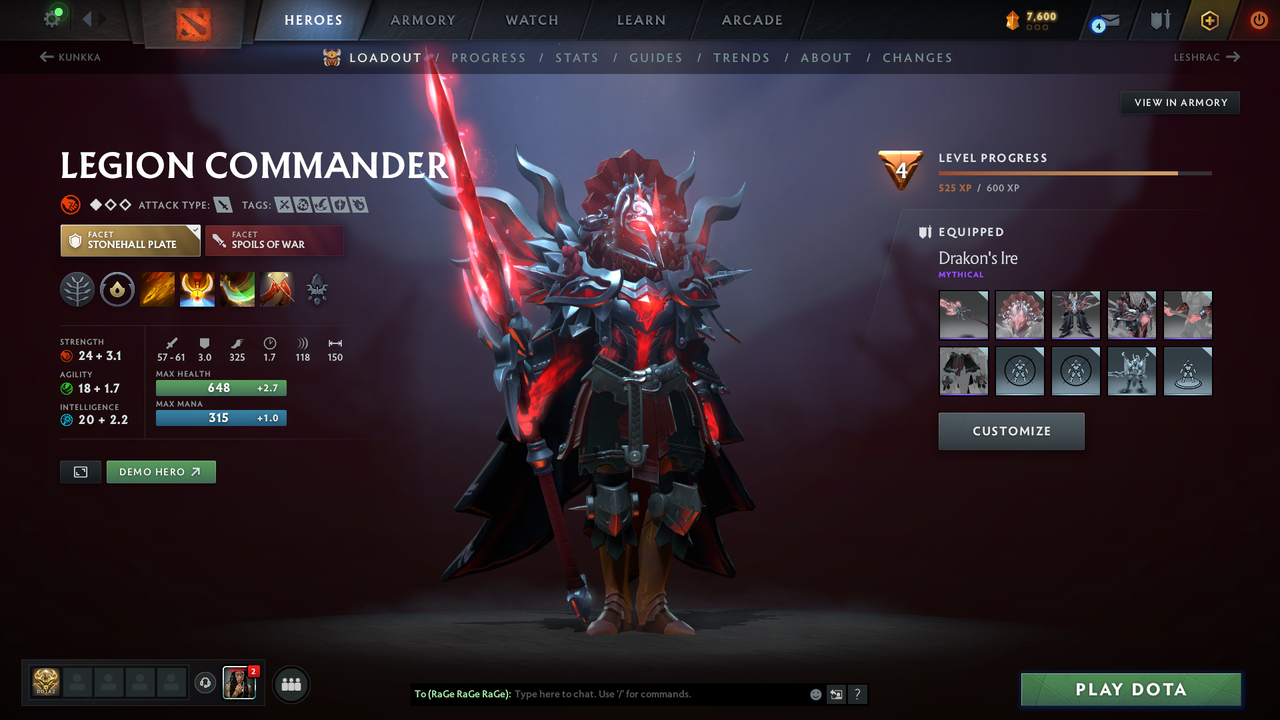Click the power button icon
The image size is (1280, 720).
click(1256, 20)
